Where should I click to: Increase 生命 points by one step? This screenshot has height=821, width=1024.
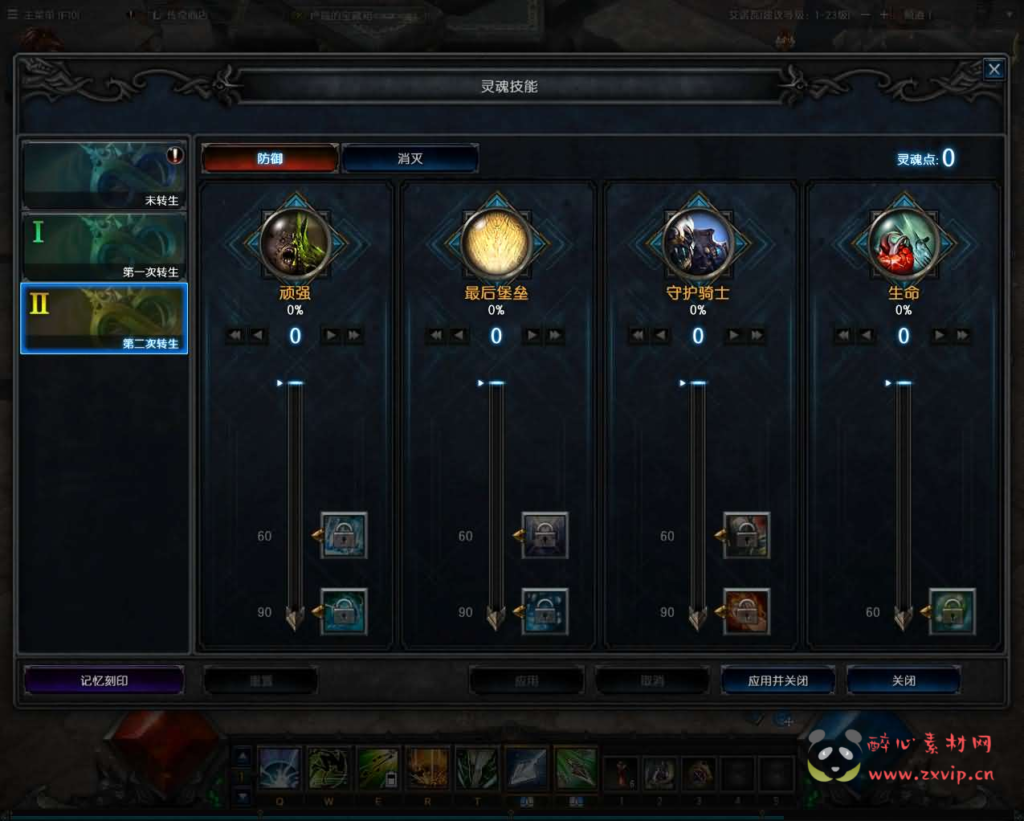938,336
